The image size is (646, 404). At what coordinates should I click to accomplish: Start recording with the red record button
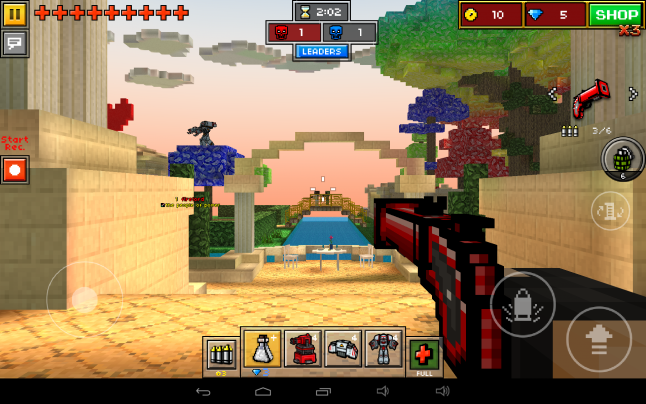pos(15,169)
